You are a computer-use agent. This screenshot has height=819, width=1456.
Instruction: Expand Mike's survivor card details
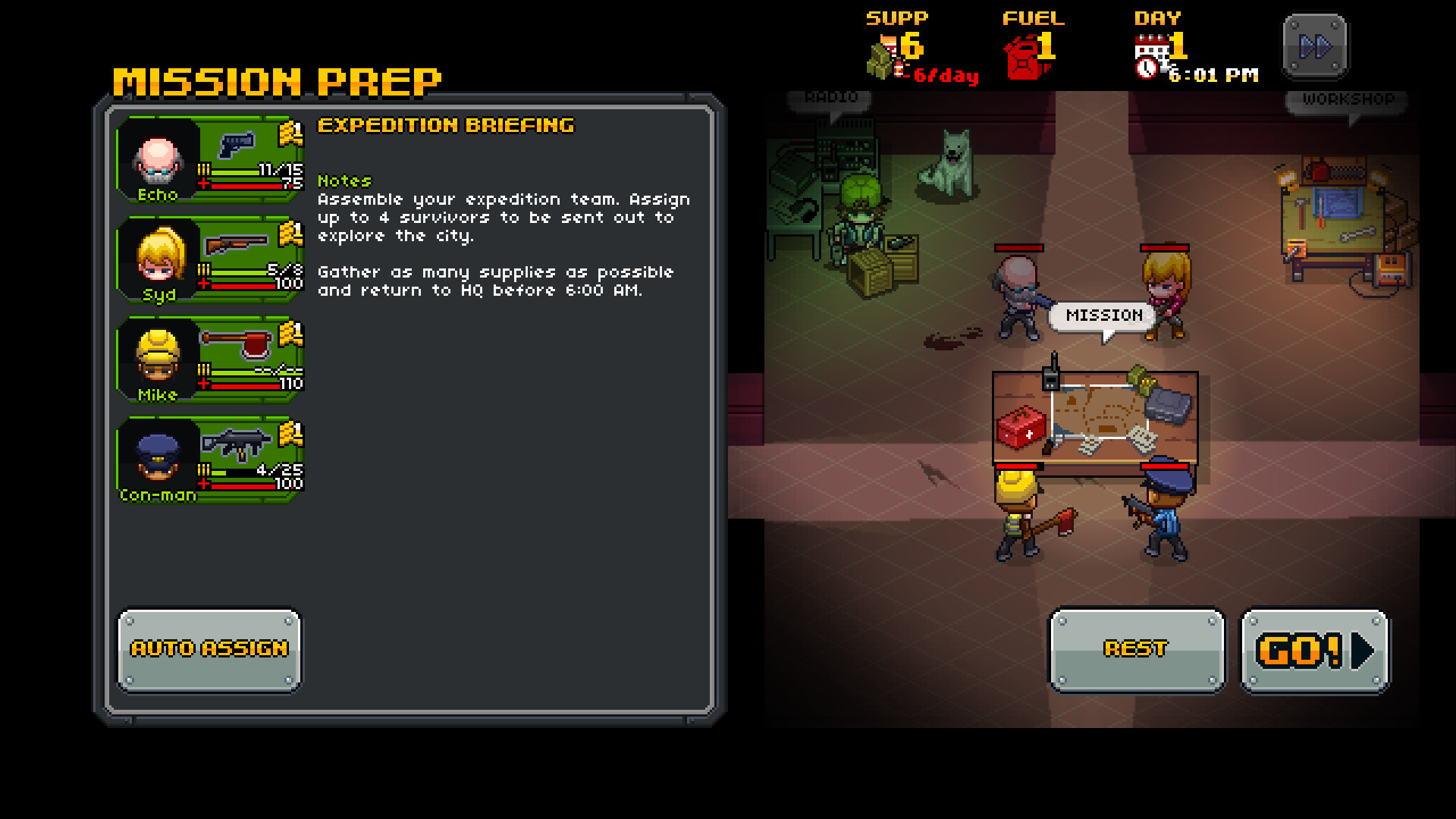tap(210, 362)
